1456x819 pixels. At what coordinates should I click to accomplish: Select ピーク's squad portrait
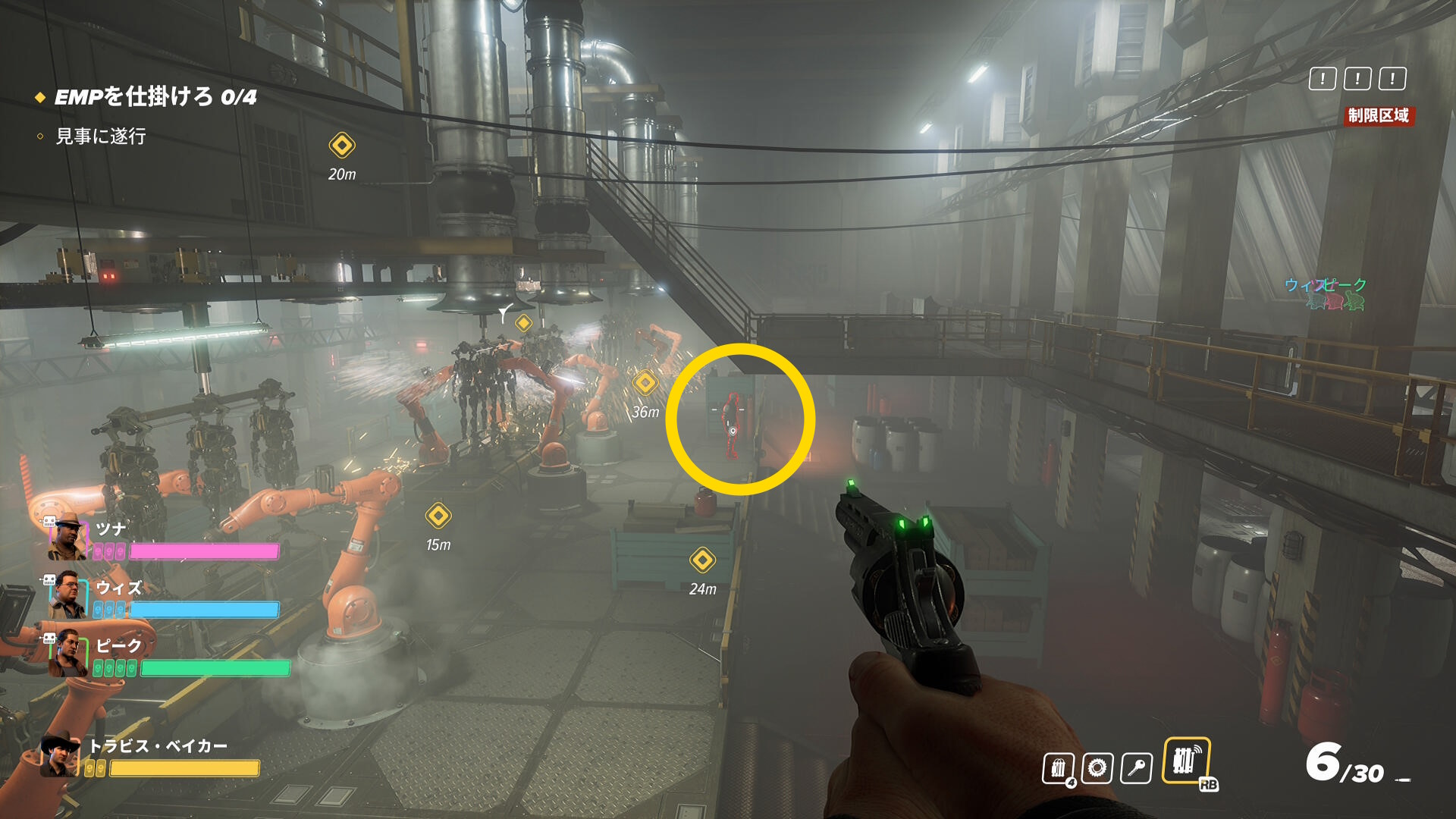67,653
